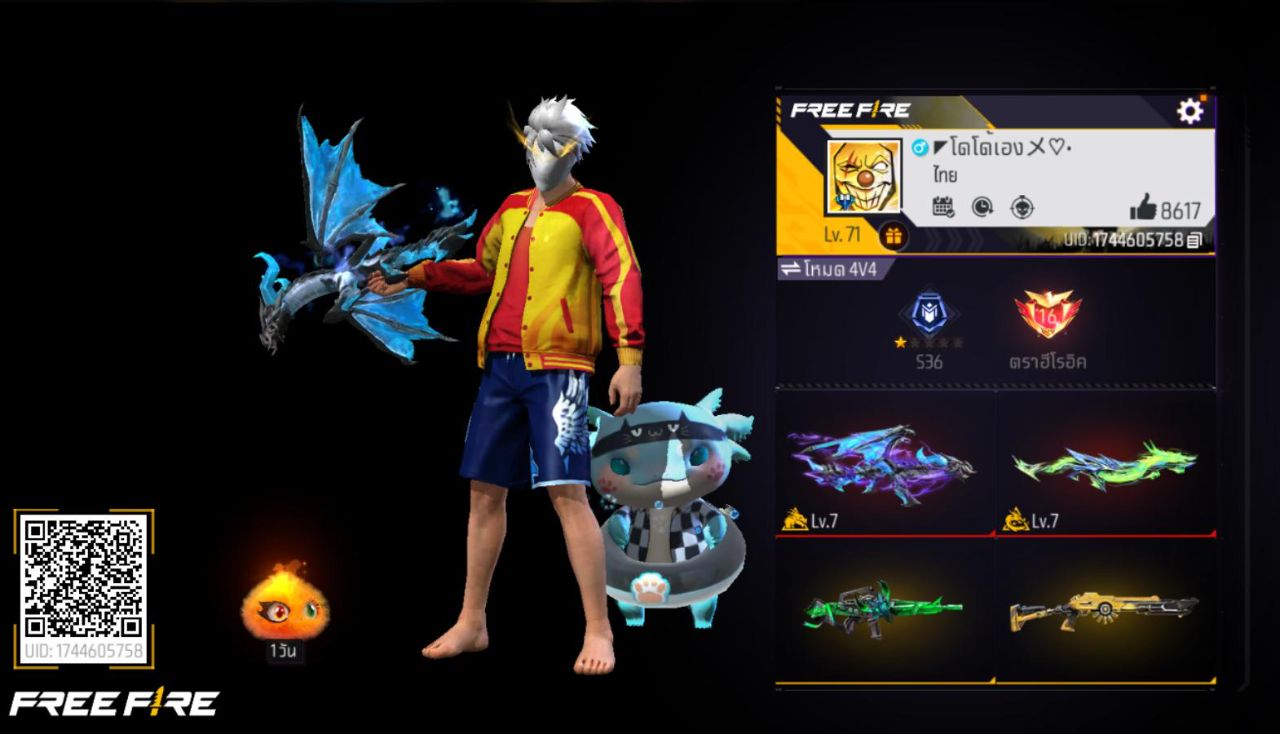Click the clock history icon
The height and width of the screenshot is (734, 1280).
click(x=982, y=207)
